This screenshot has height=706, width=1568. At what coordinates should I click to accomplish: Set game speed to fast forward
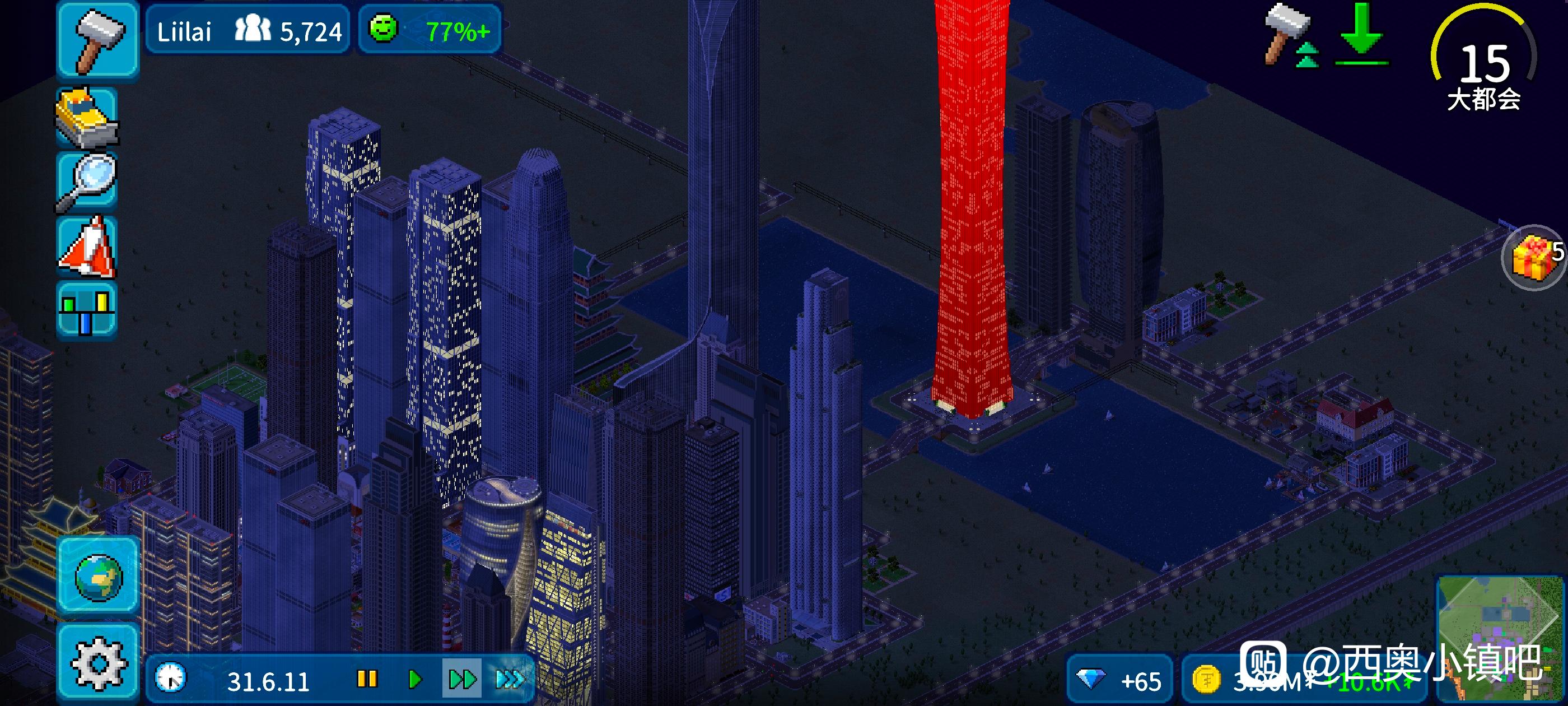coord(462,679)
